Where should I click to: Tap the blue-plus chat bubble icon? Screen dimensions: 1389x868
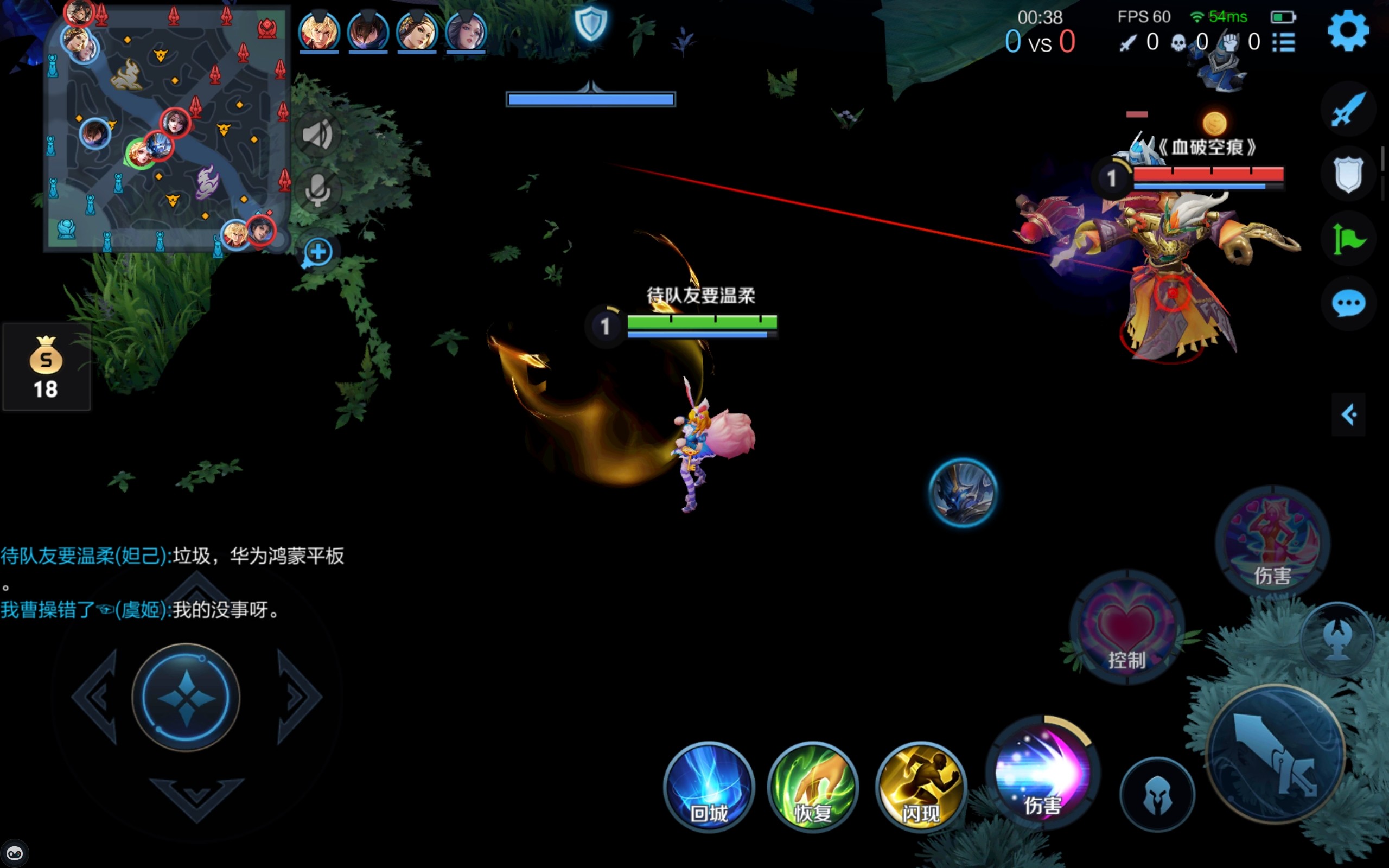pyautogui.click(x=317, y=252)
